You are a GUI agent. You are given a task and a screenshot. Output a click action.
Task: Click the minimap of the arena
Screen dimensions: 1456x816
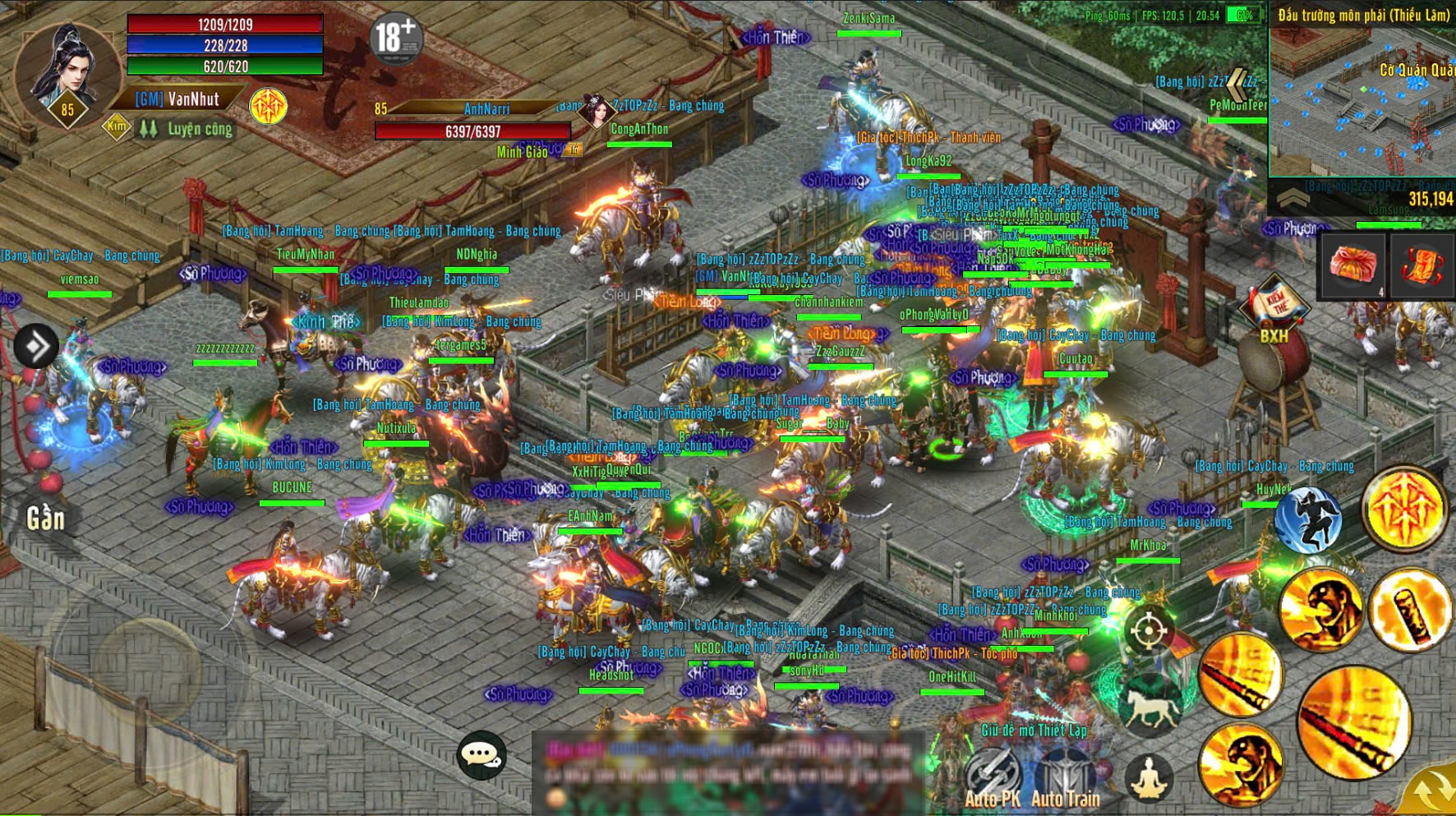[1361, 100]
